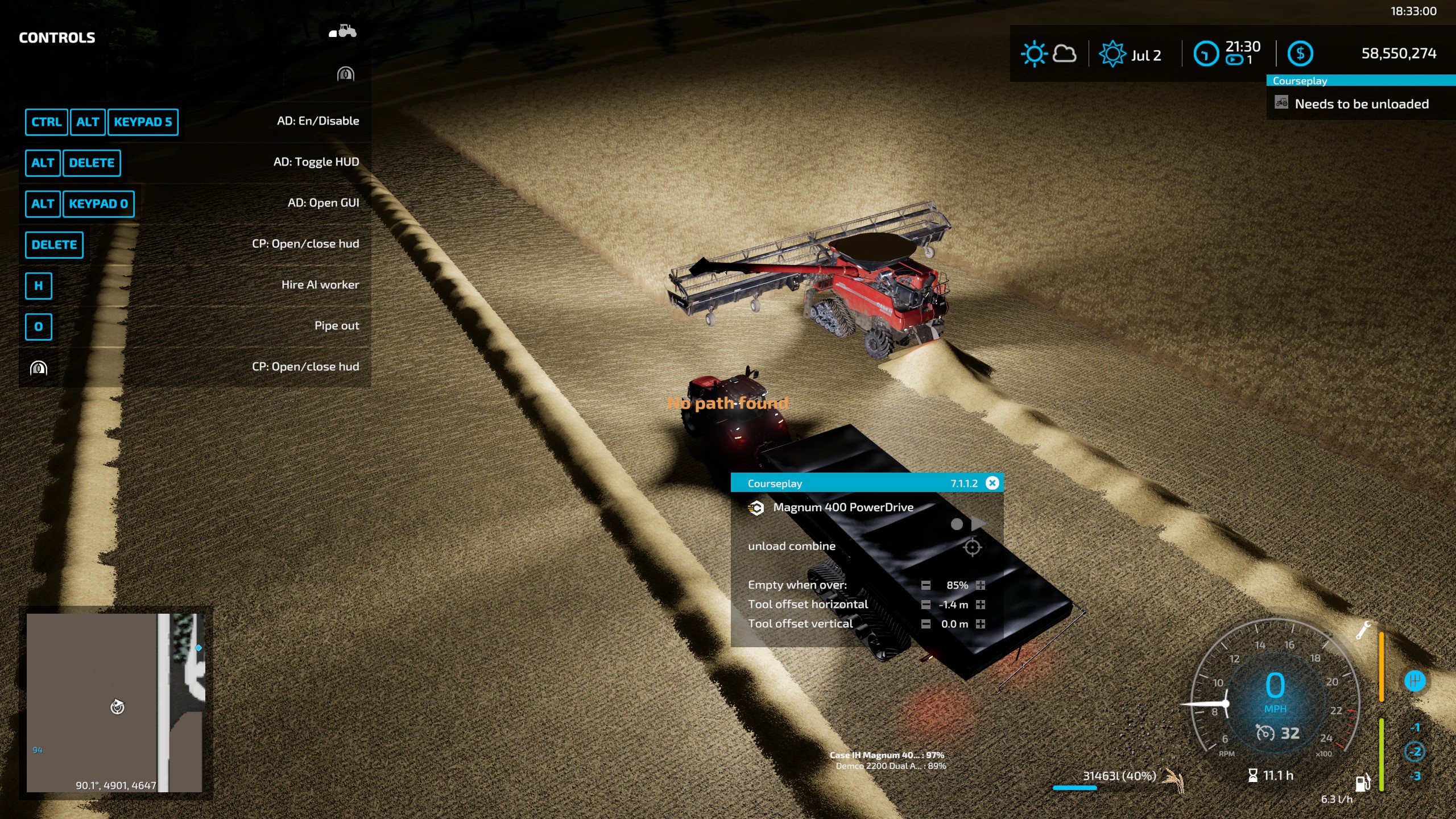Click the cloudy weather forecast icon

point(1064,53)
